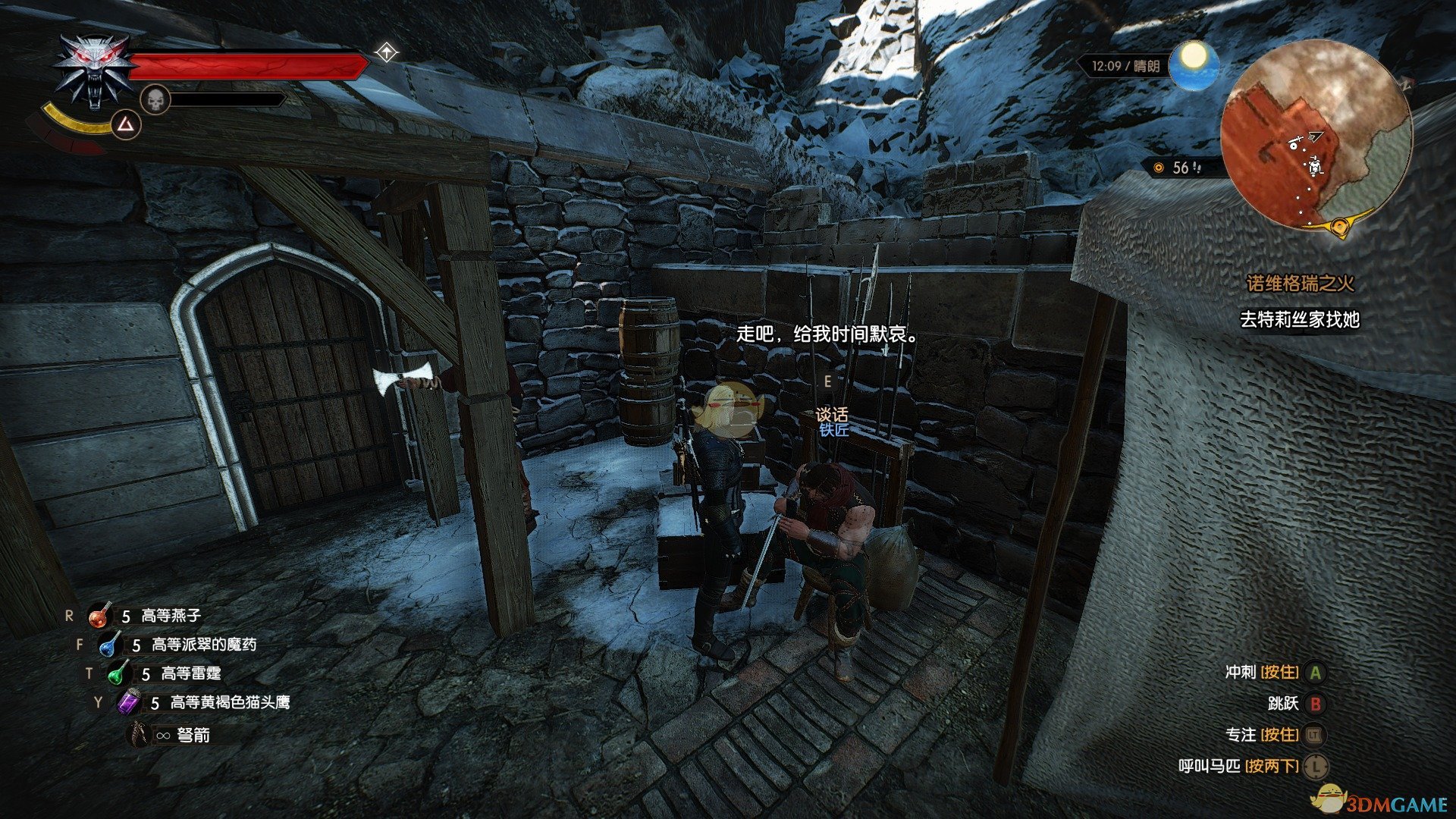The image size is (1456, 819).
Task: Open the tracked quest title 诺维格瑞之火
Action: point(1300,284)
